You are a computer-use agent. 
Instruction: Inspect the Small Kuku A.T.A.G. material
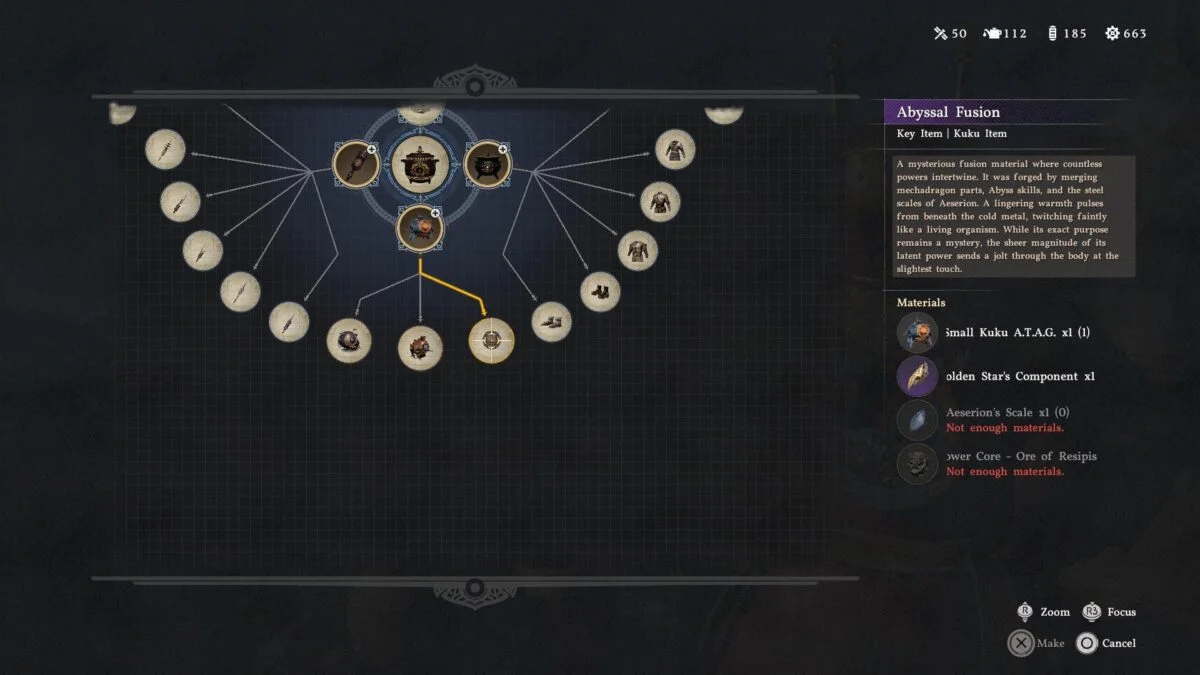click(x=917, y=333)
